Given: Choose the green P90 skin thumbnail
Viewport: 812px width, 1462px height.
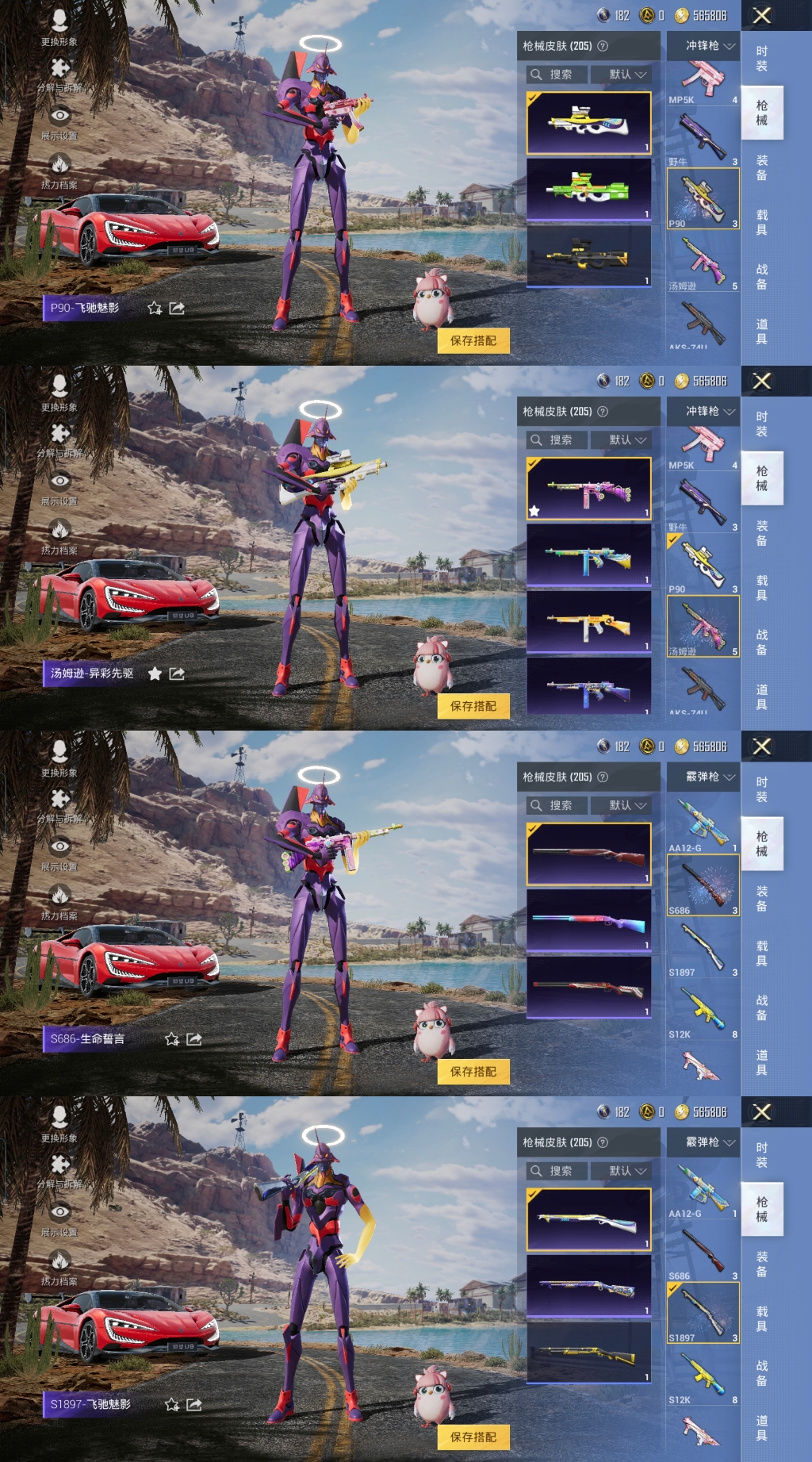Looking at the screenshot, I should [x=588, y=190].
